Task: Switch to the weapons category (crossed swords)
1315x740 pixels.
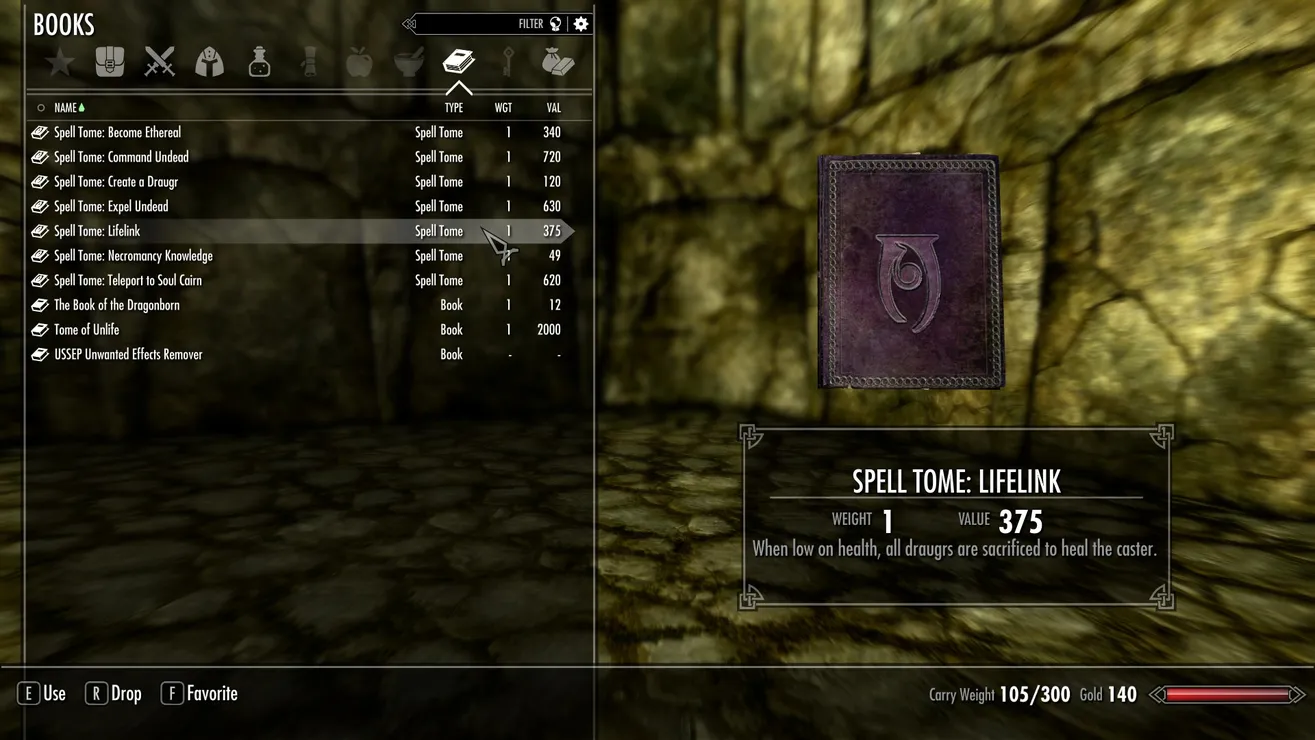Action: [x=160, y=63]
